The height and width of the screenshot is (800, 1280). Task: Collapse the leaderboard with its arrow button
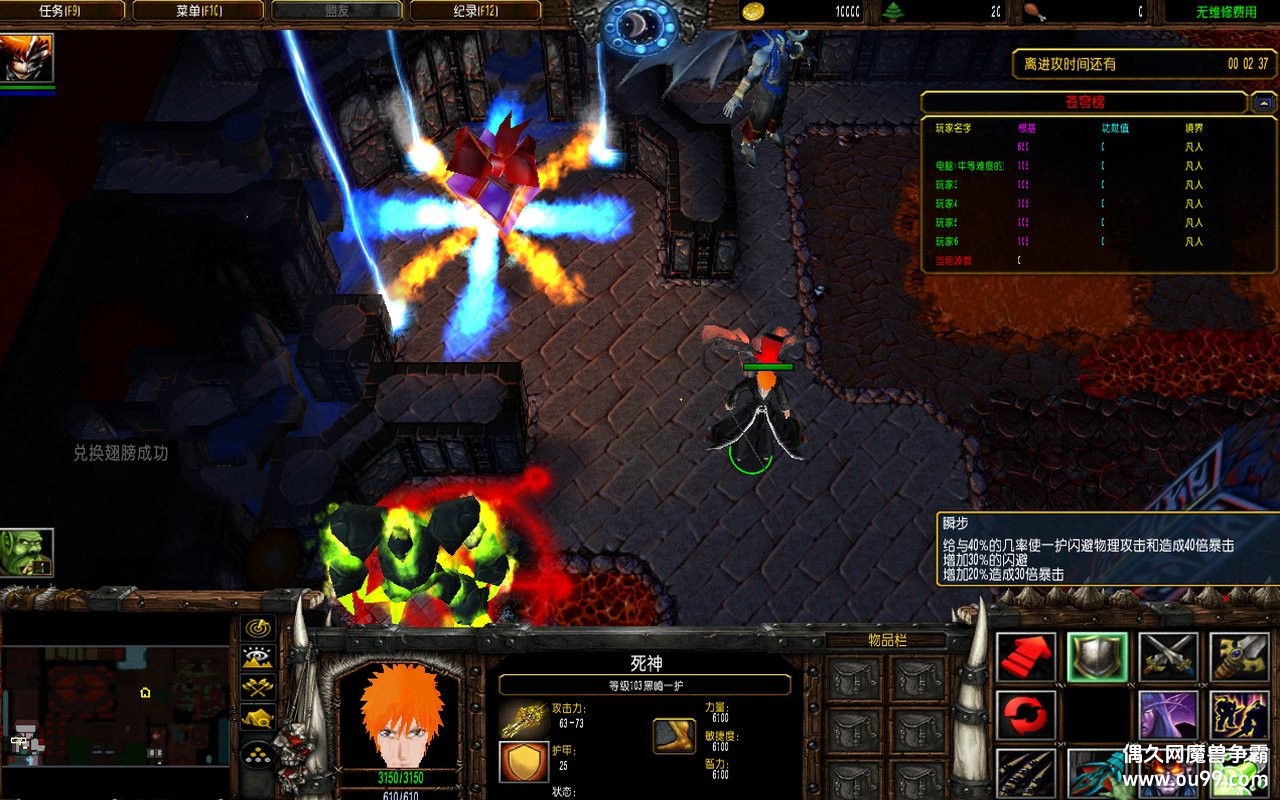tap(1263, 102)
